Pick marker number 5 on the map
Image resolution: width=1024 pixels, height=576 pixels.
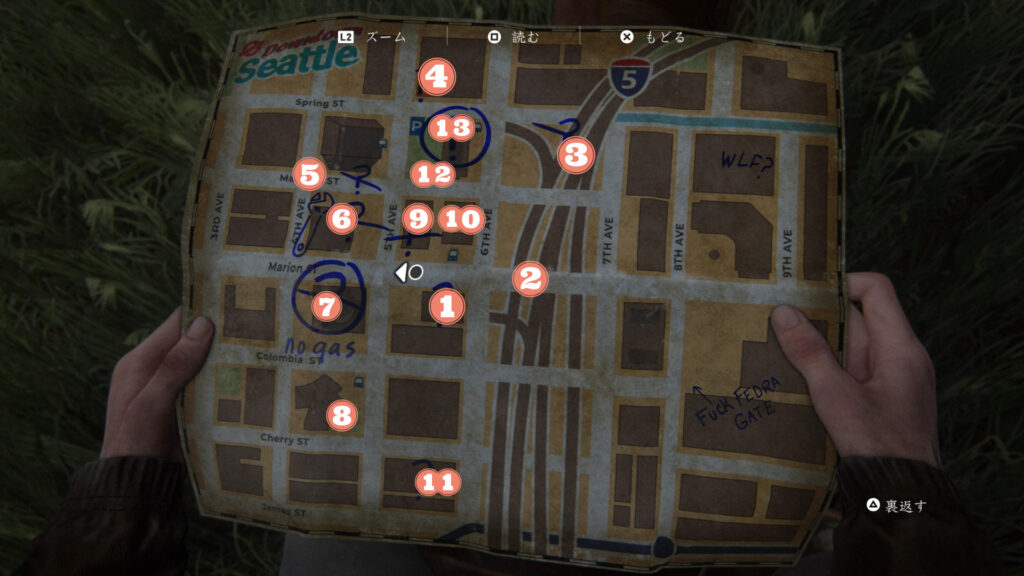(x=309, y=175)
